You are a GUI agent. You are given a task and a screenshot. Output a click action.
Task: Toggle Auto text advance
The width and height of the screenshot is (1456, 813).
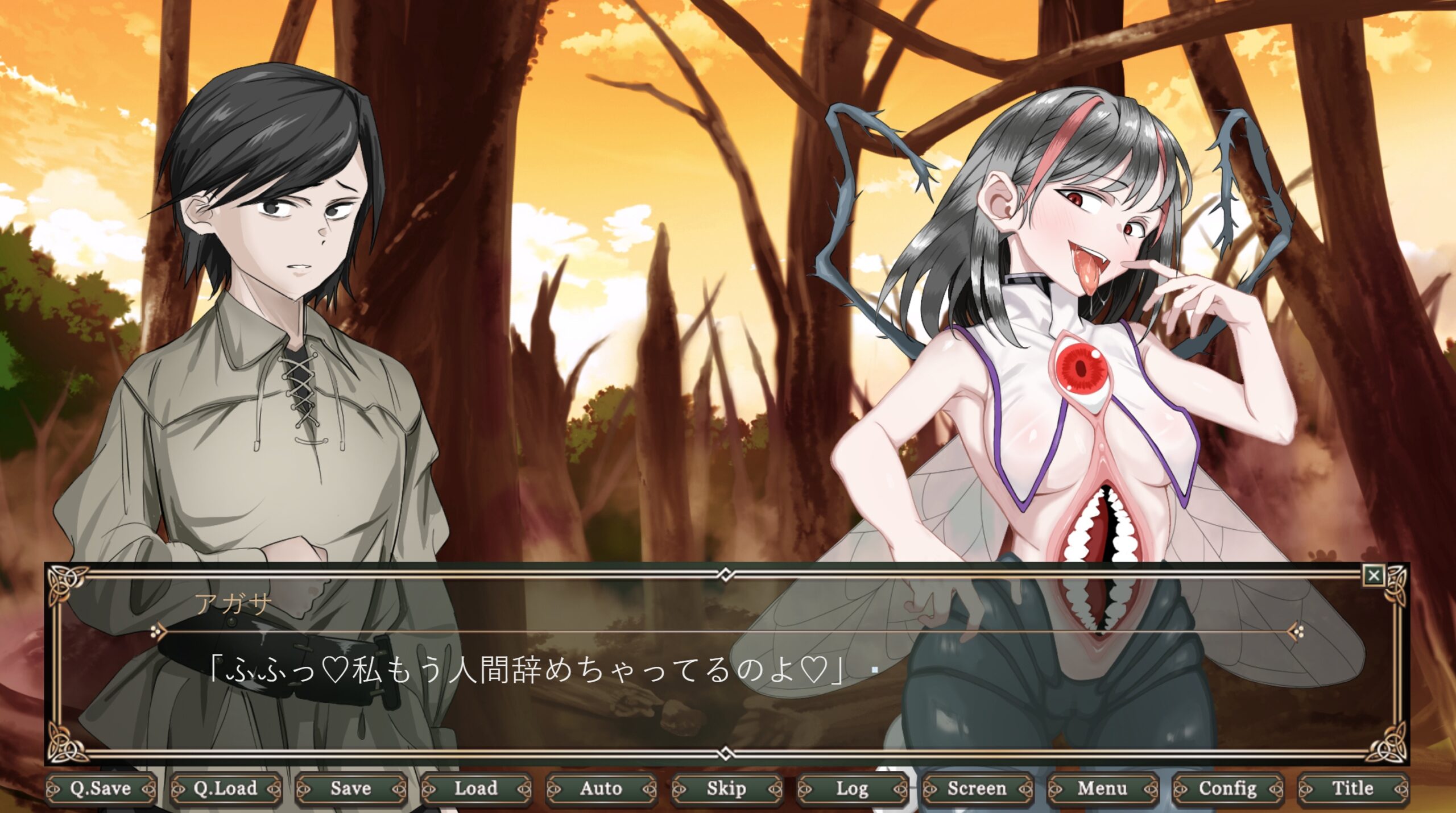601,789
